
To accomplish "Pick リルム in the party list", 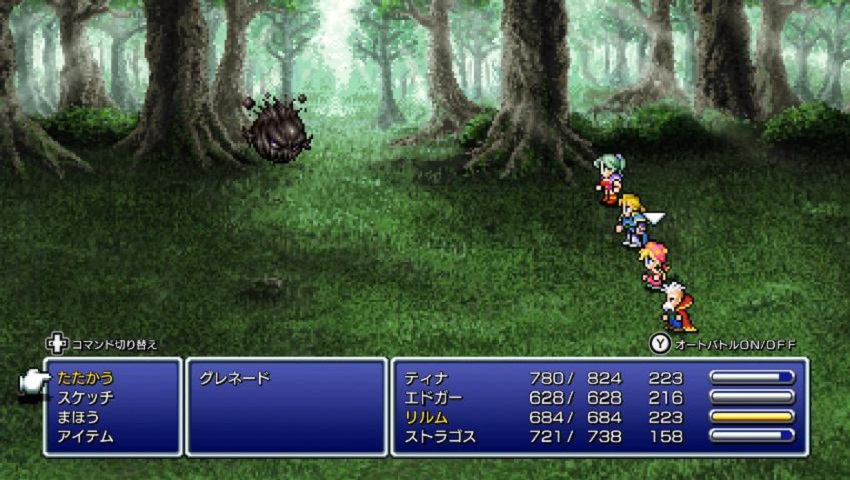I will click(427, 417).
